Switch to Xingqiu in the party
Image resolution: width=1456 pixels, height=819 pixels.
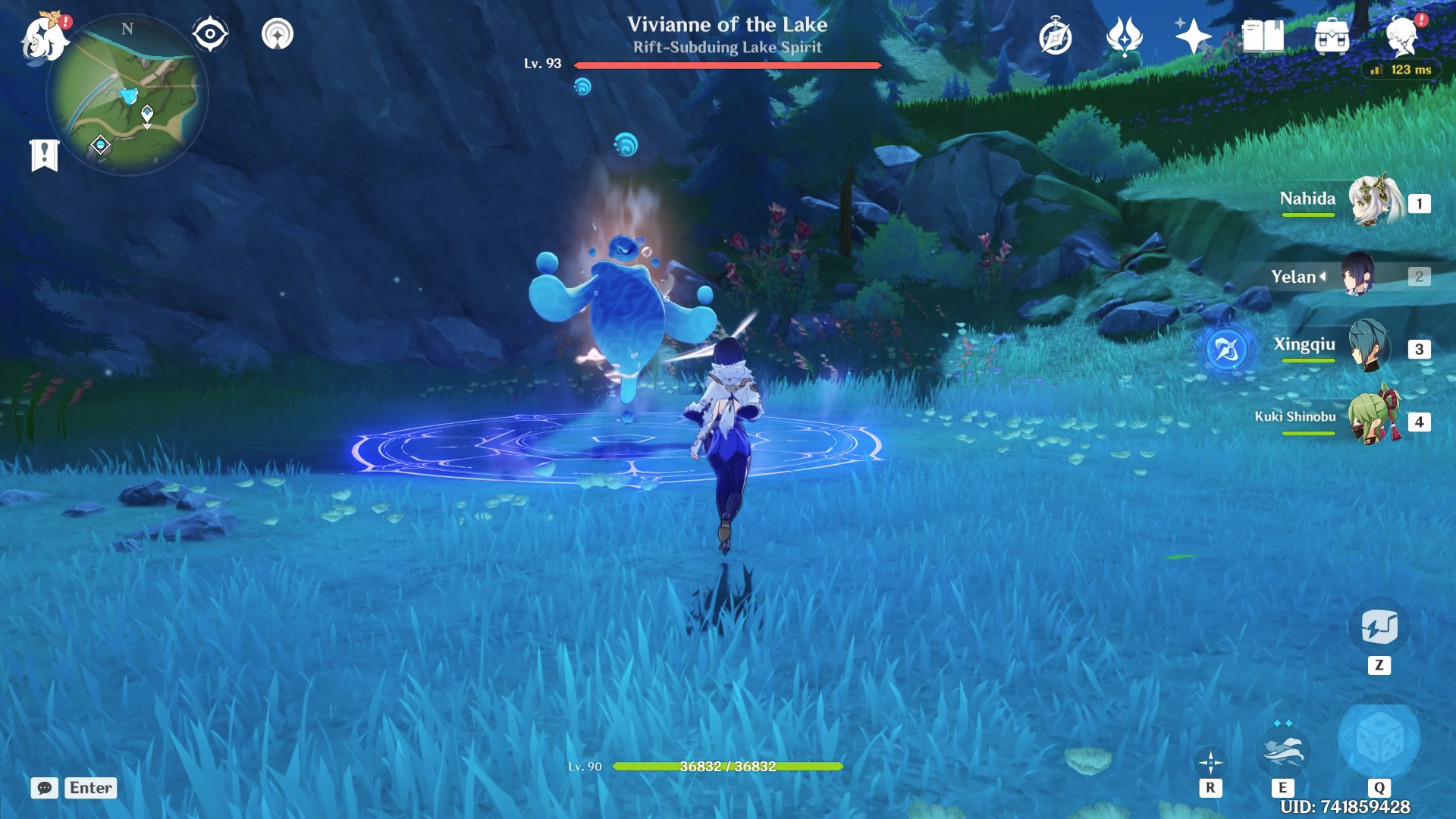[x=1368, y=347]
